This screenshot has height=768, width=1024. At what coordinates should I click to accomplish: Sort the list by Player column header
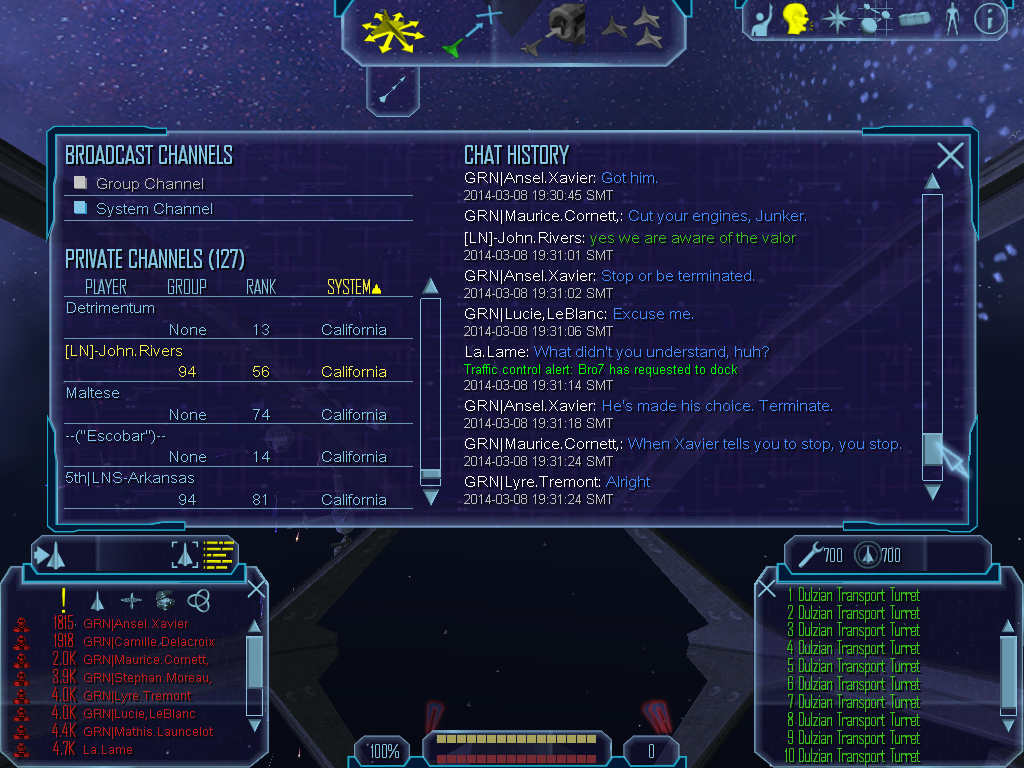(105, 287)
